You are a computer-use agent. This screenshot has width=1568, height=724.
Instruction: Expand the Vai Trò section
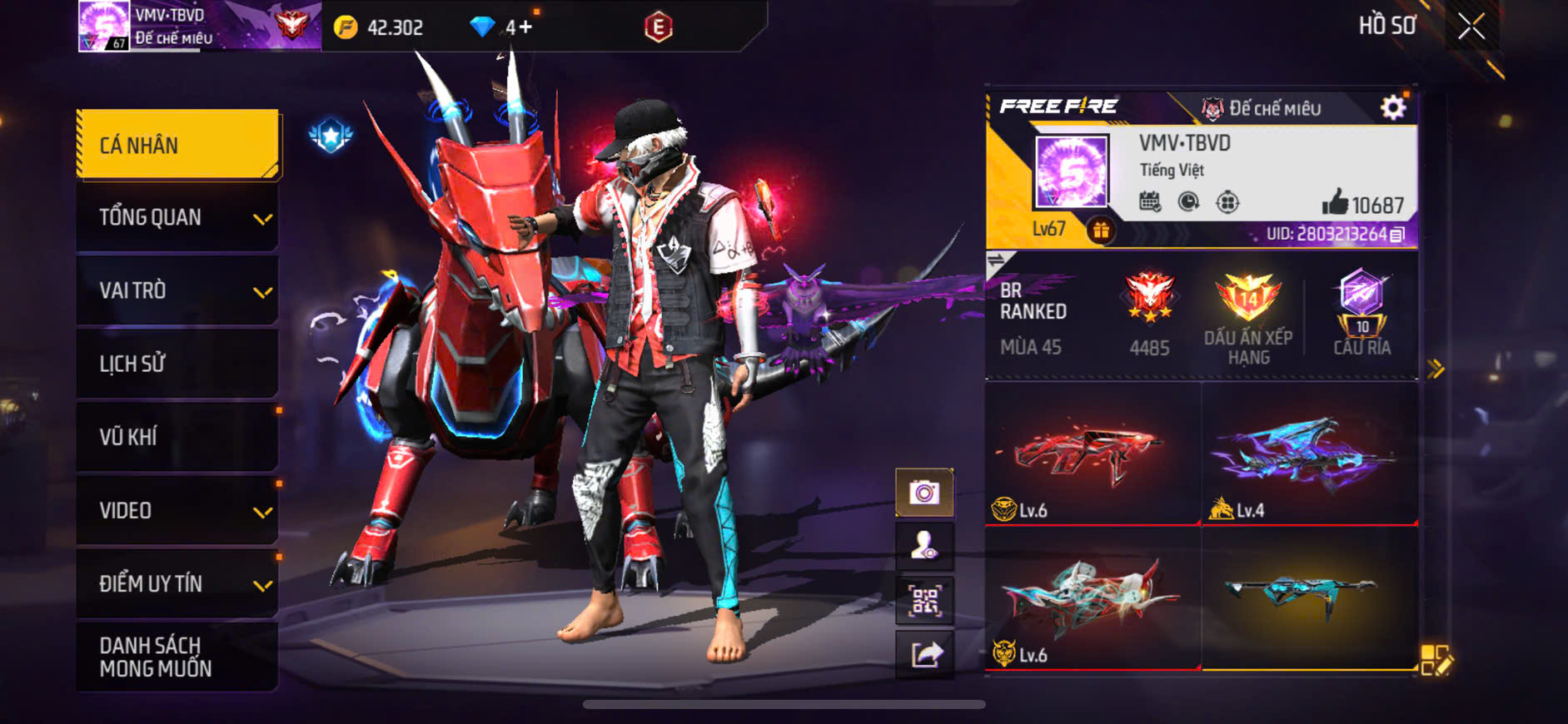178,291
